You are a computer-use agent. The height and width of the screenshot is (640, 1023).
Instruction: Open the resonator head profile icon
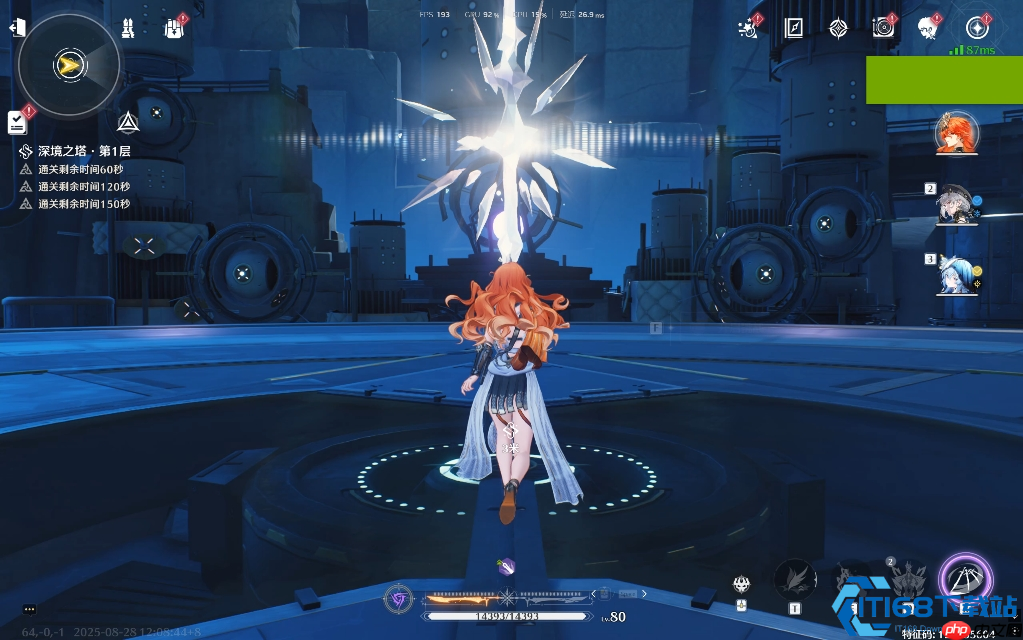coord(928,28)
